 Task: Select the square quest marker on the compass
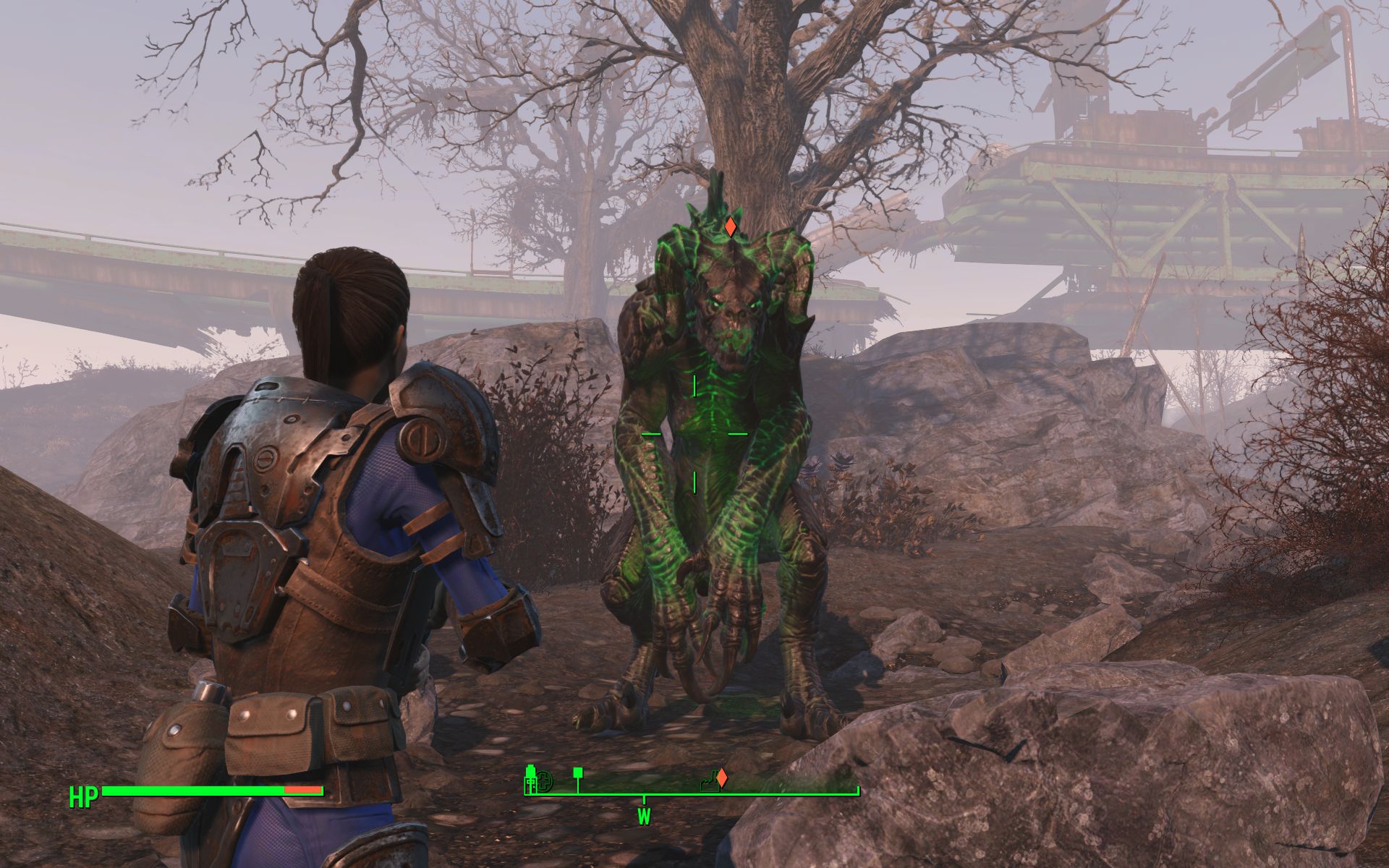(x=577, y=774)
